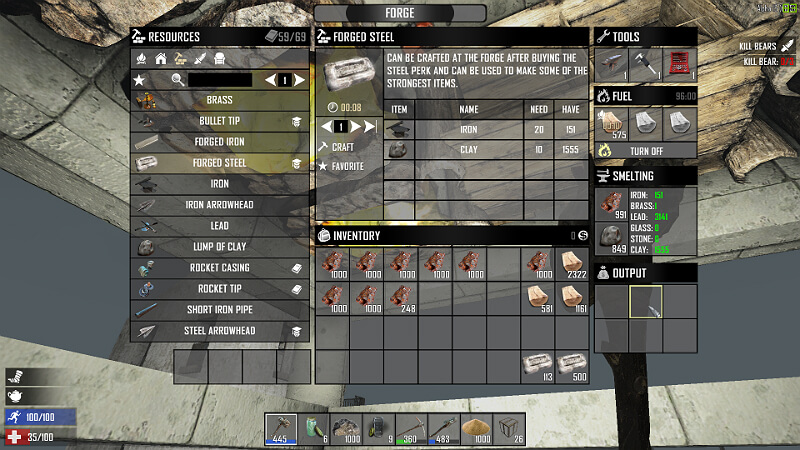Open the Steel Arrowhead recipe
800x450 pixels.
click(x=219, y=331)
